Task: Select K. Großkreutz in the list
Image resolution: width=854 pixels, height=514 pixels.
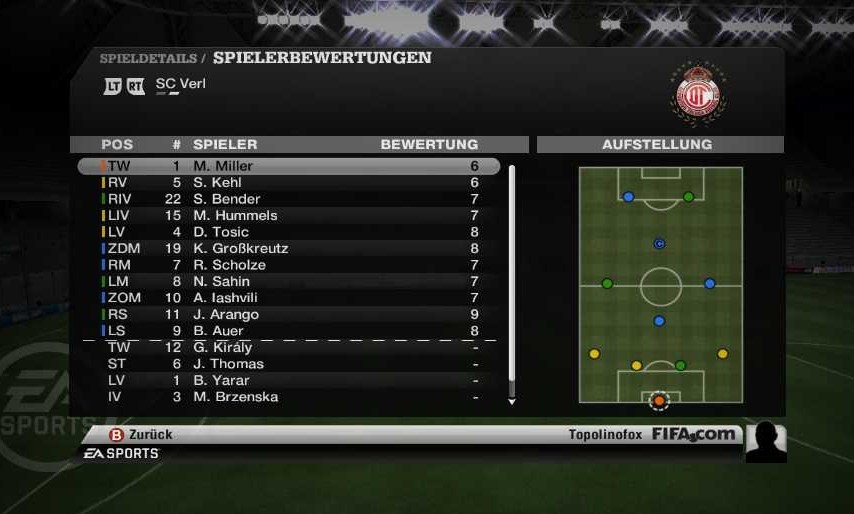Action: click(288, 248)
